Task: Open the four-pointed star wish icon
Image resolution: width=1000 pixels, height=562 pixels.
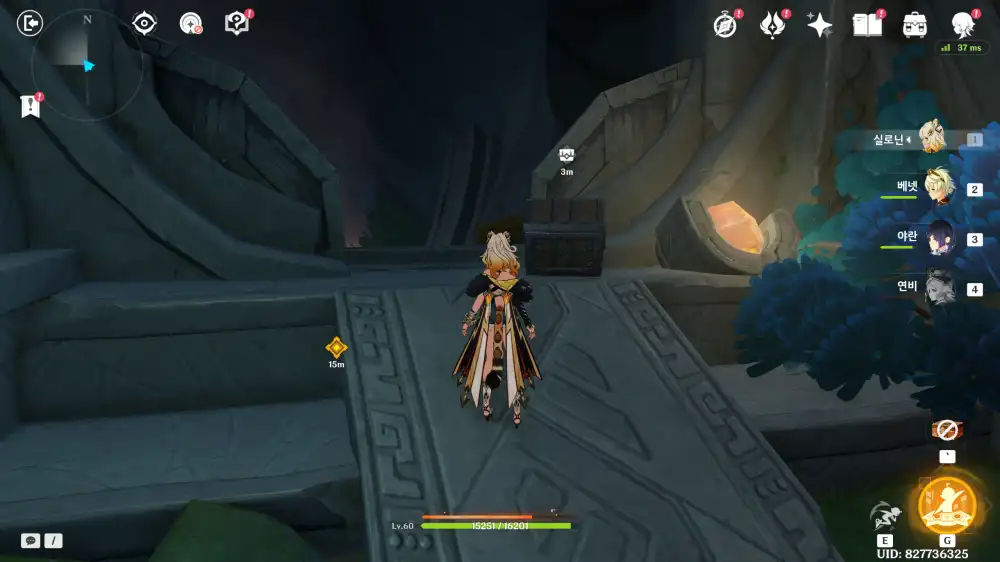Action: click(x=820, y=26)
